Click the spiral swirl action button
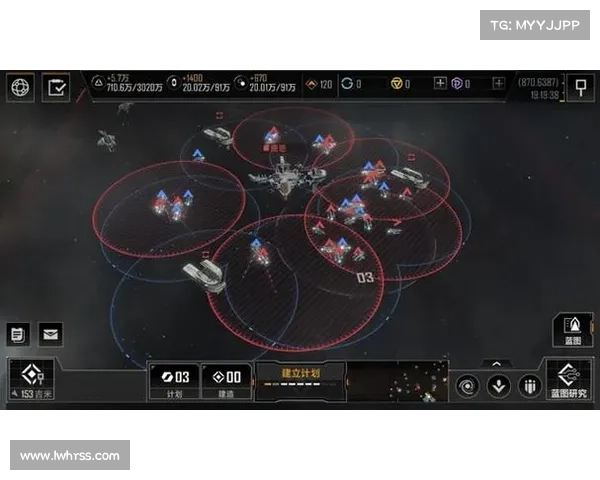This screenshot has width=600, height=480. pyautogui.click(x=467, y=386)
